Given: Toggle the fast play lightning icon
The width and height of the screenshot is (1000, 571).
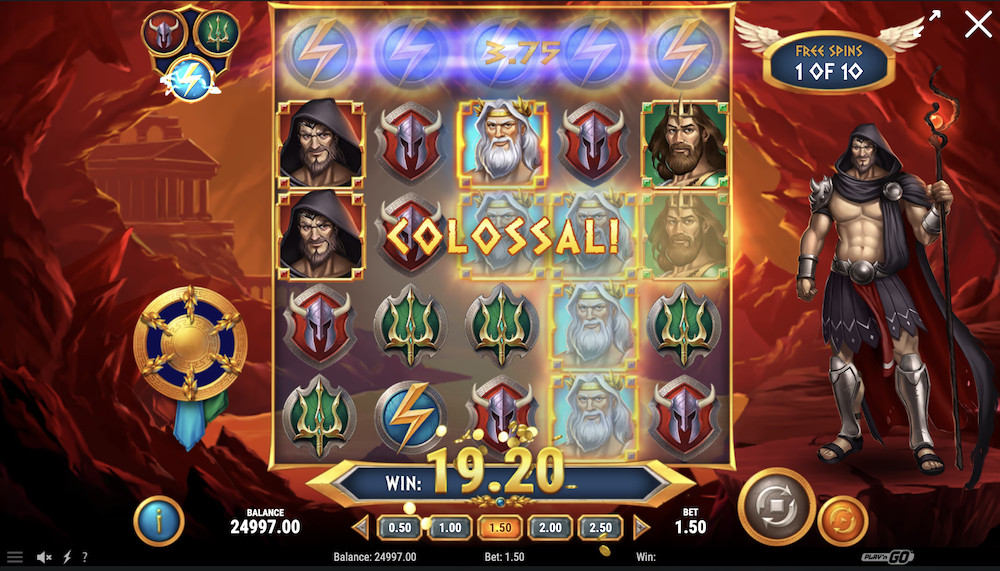Looking at the screenshot, I should tap(67, 557).
